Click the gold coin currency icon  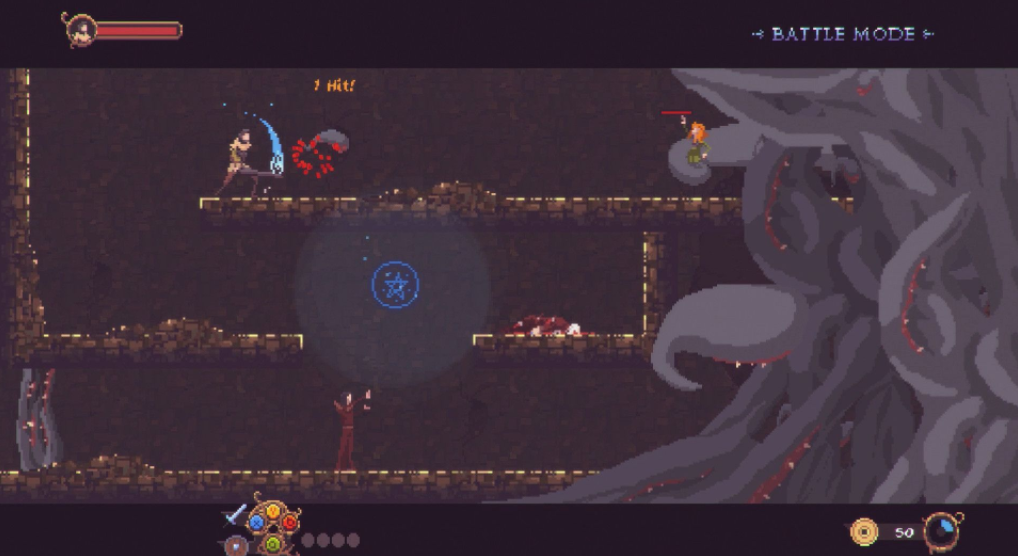click(x=863, y=531)
